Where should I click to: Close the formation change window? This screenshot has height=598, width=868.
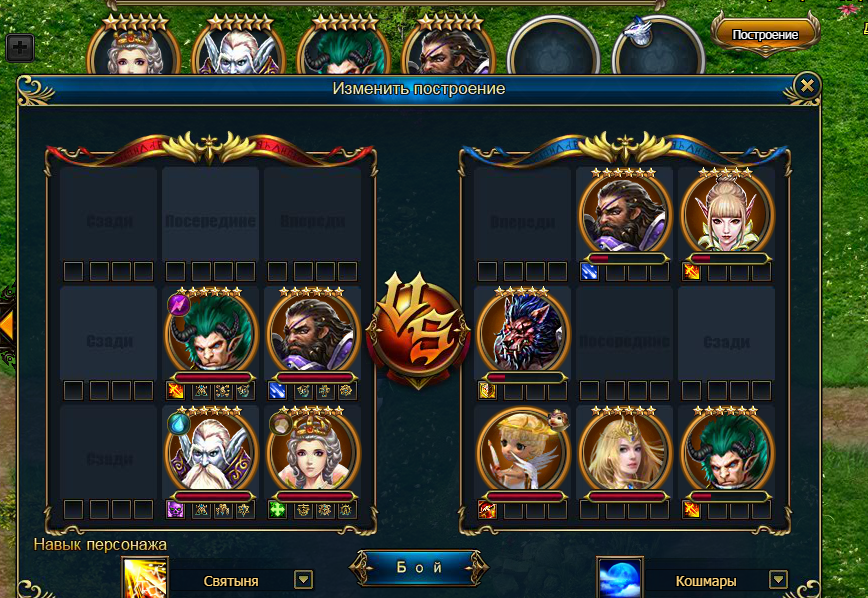807,87
